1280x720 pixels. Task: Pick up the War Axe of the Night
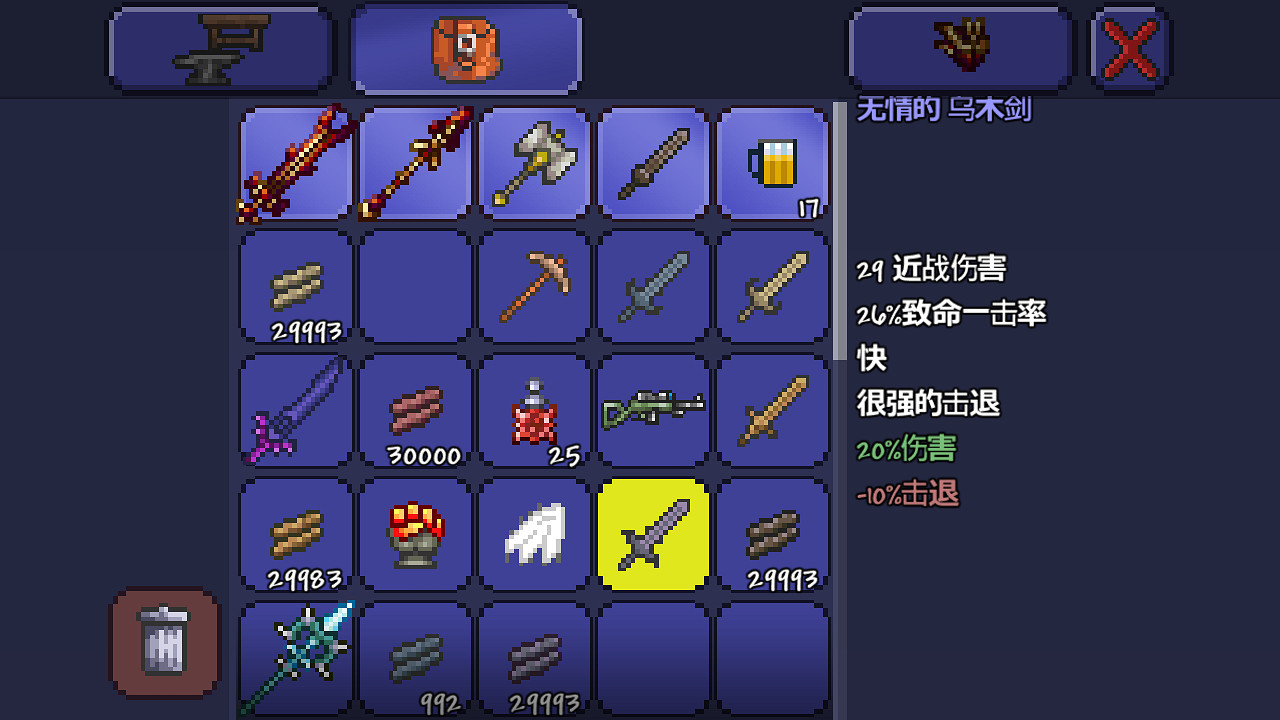pyautogui.click(x=533, y=164)
